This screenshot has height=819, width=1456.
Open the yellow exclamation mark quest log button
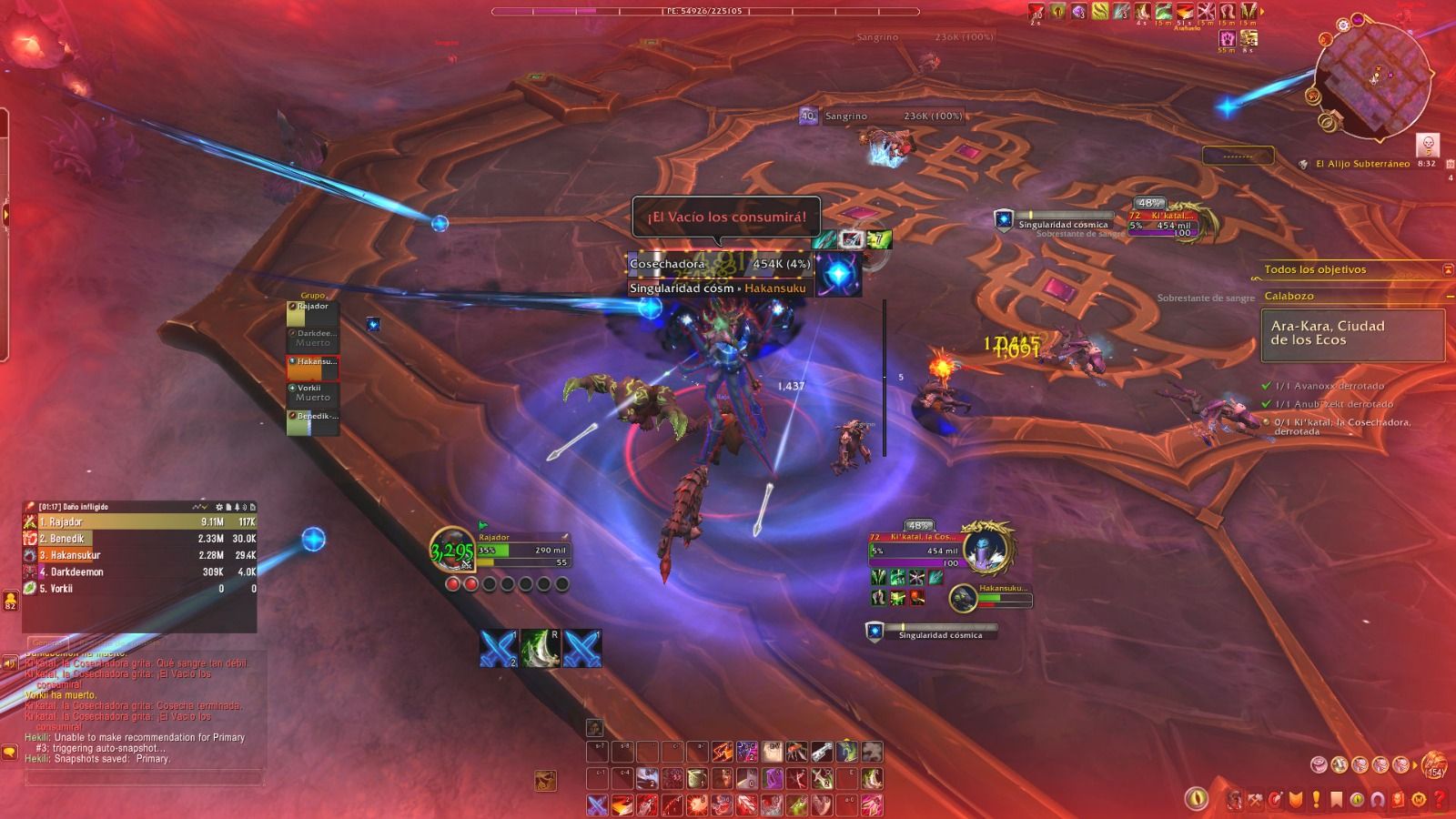(x=1315, y=801)
